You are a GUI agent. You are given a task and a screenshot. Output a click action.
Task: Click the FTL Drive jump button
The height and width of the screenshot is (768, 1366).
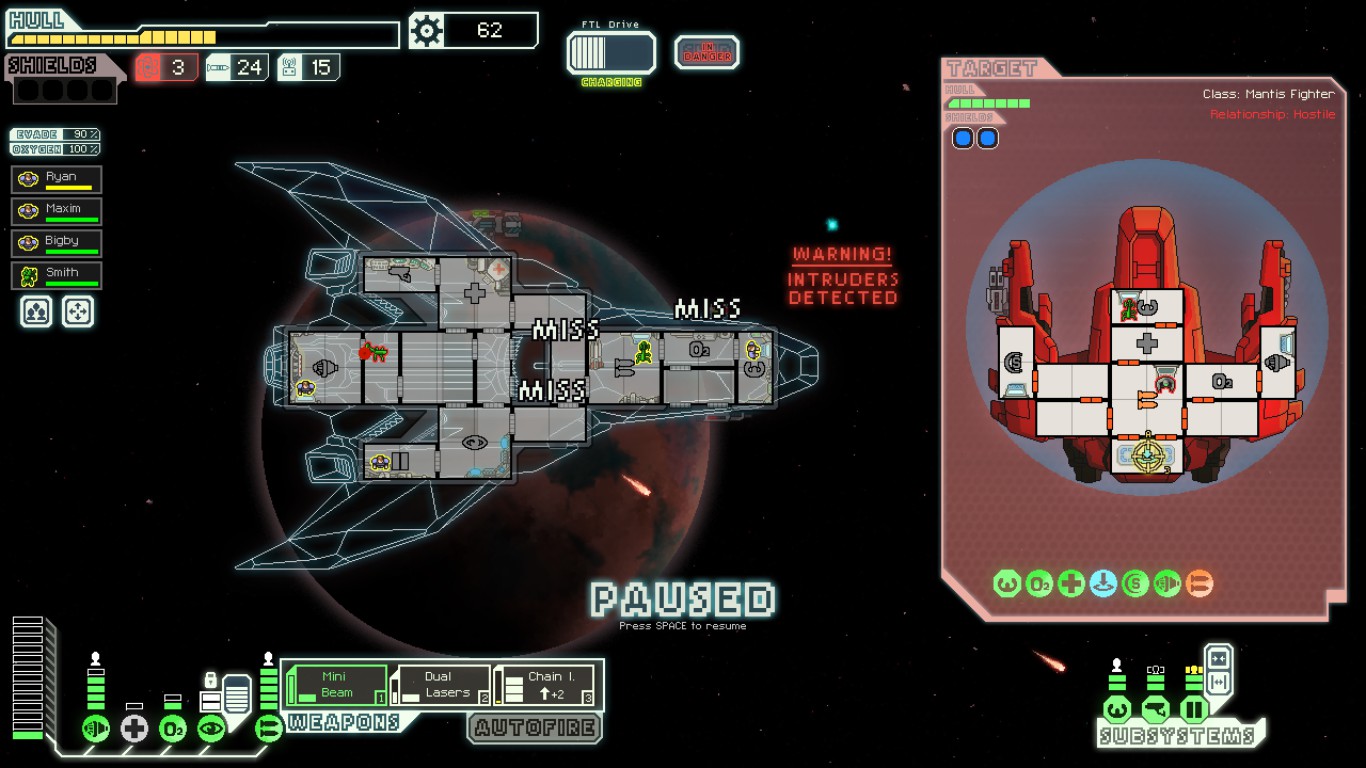pyautogui.click(x=611, y=53)
